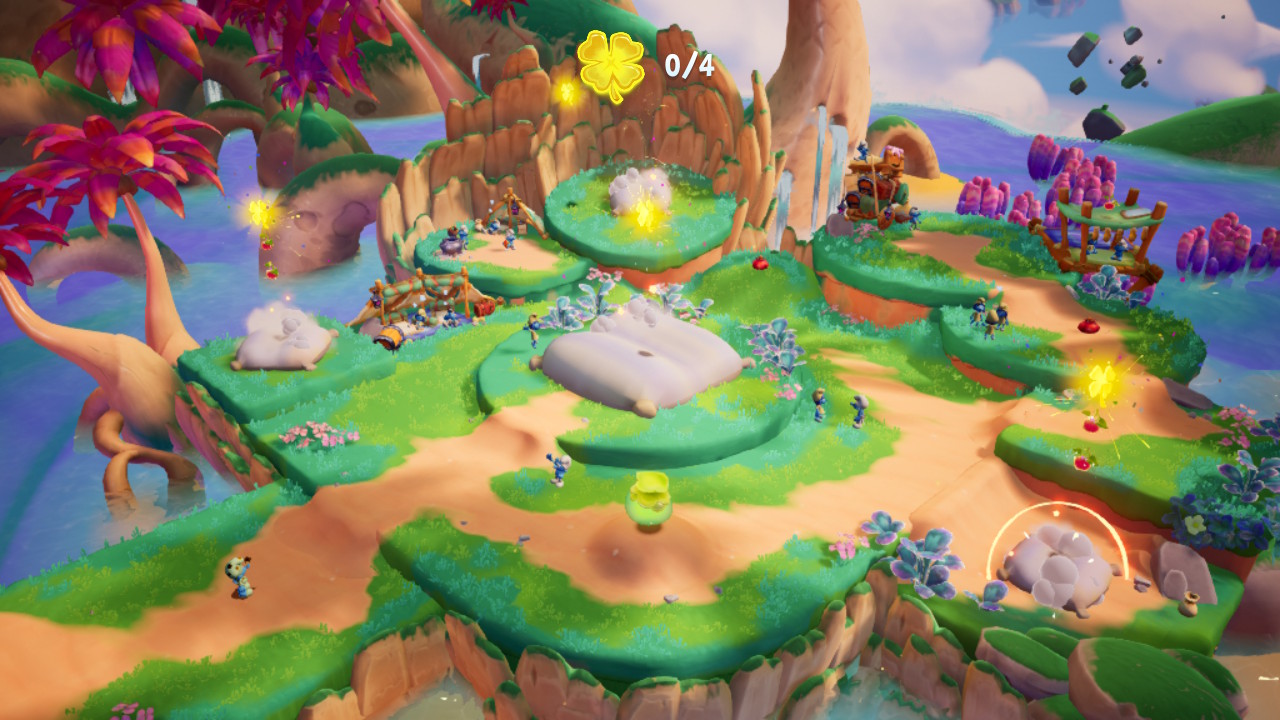The width and height of the screenshot is (1280, 720).
Task: Click the shining clover atop the center plateau
Action: coord(645,213)
